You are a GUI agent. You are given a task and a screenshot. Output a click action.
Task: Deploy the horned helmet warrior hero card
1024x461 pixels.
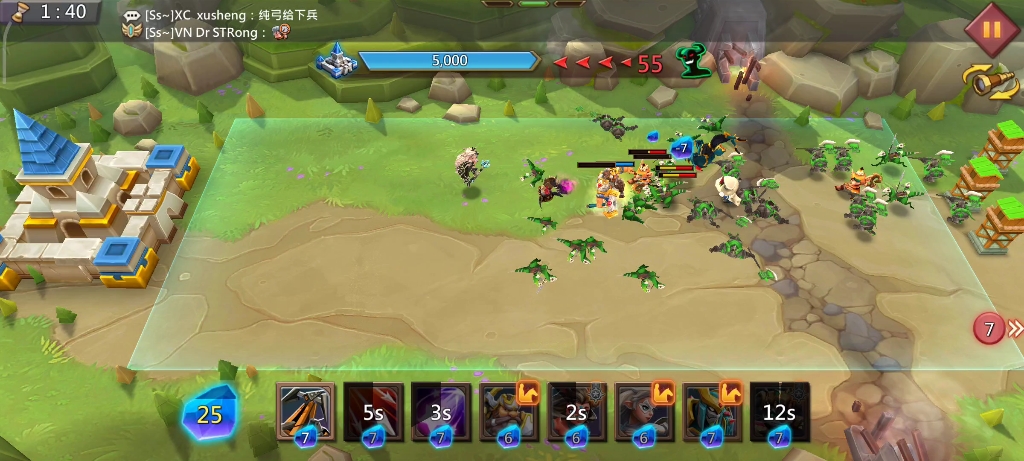pos(509,411)
